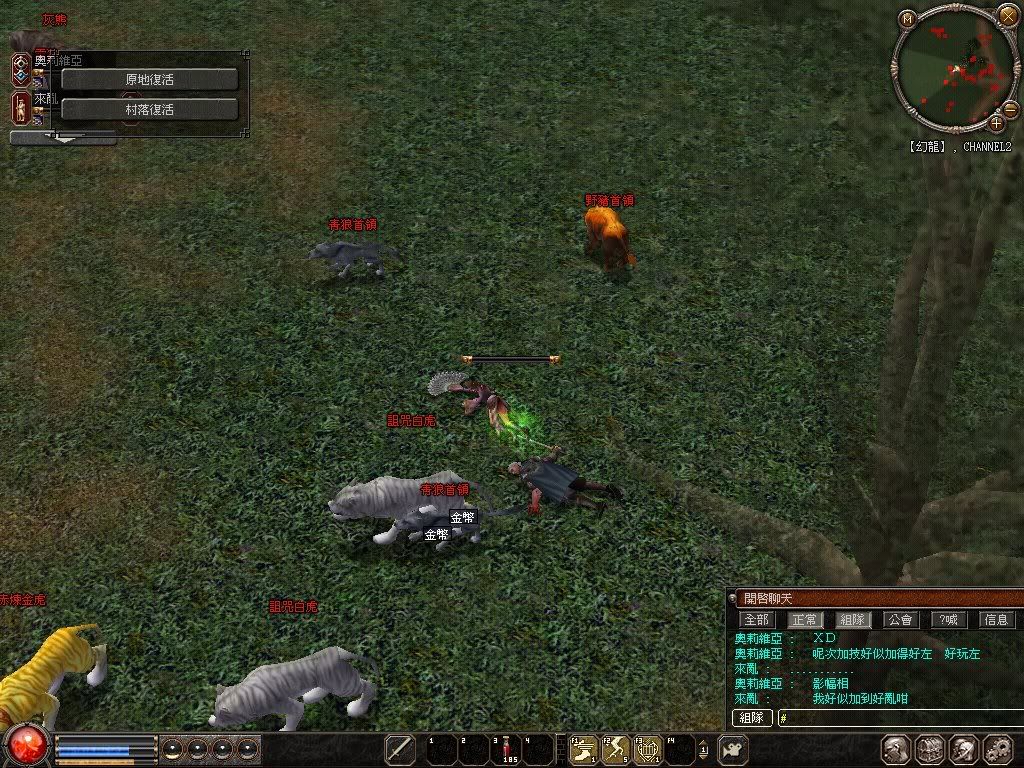The image size is (1024, 768).
Task: Open the gear settings icon
Action: click(998, 750)
